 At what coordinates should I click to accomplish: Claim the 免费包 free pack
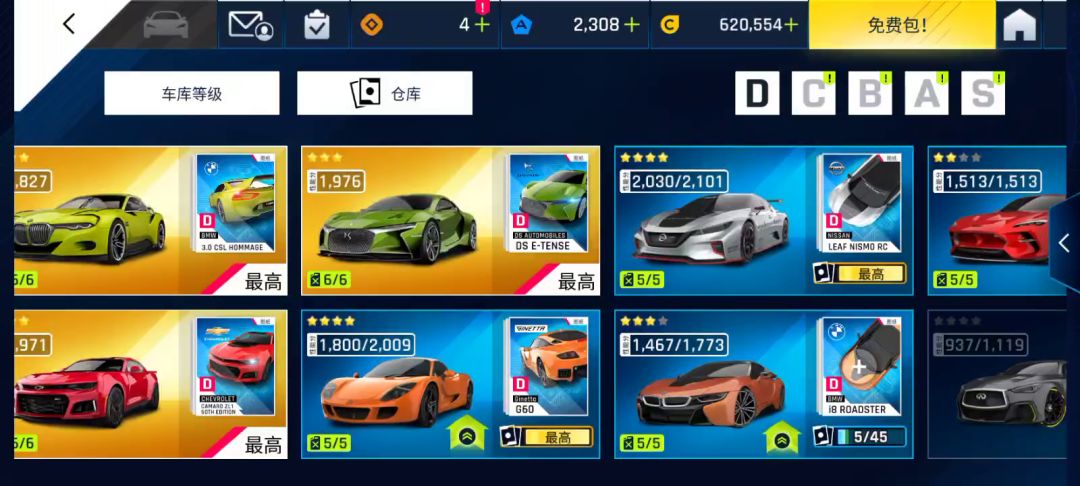click(x=901, y=25)
